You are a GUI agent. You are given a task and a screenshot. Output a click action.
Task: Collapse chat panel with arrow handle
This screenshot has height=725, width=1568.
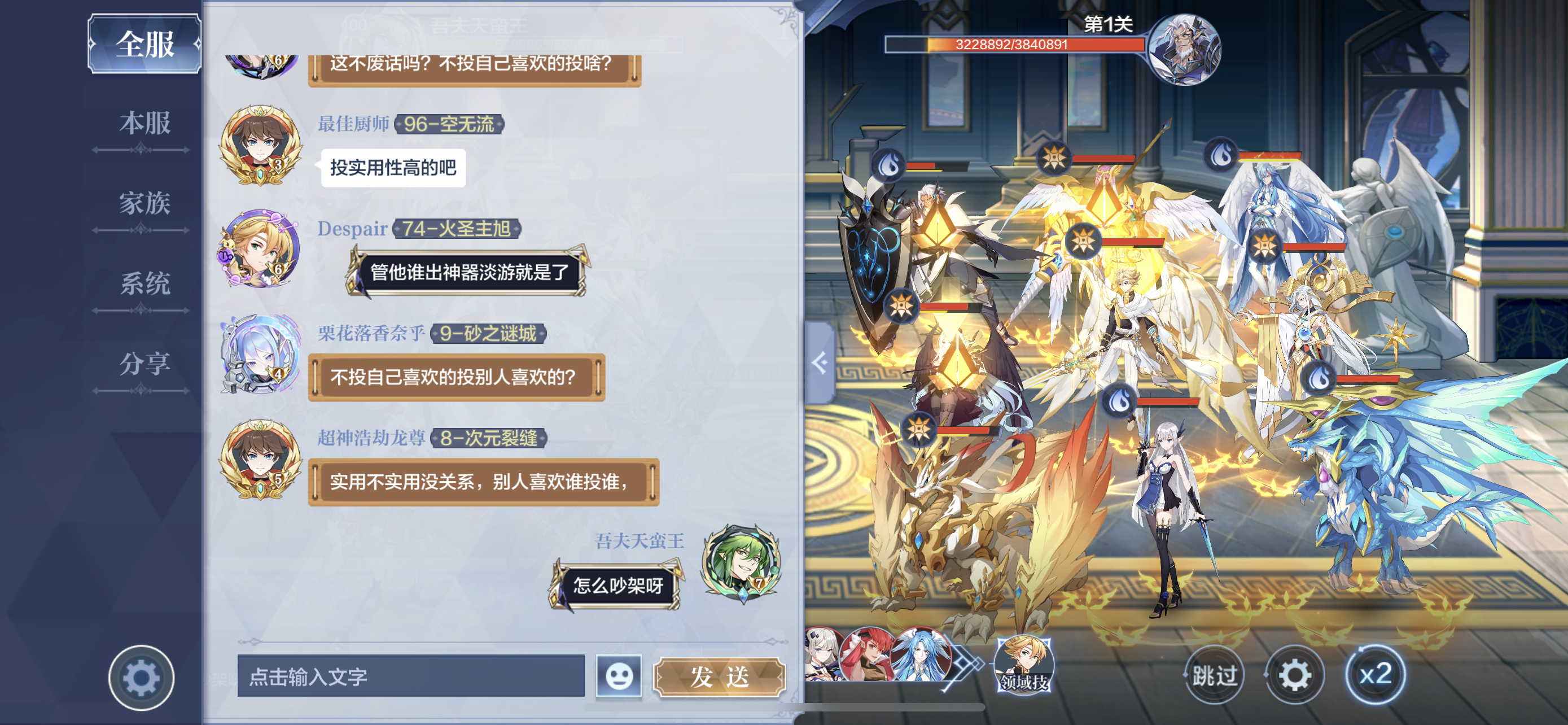[820, 363]
